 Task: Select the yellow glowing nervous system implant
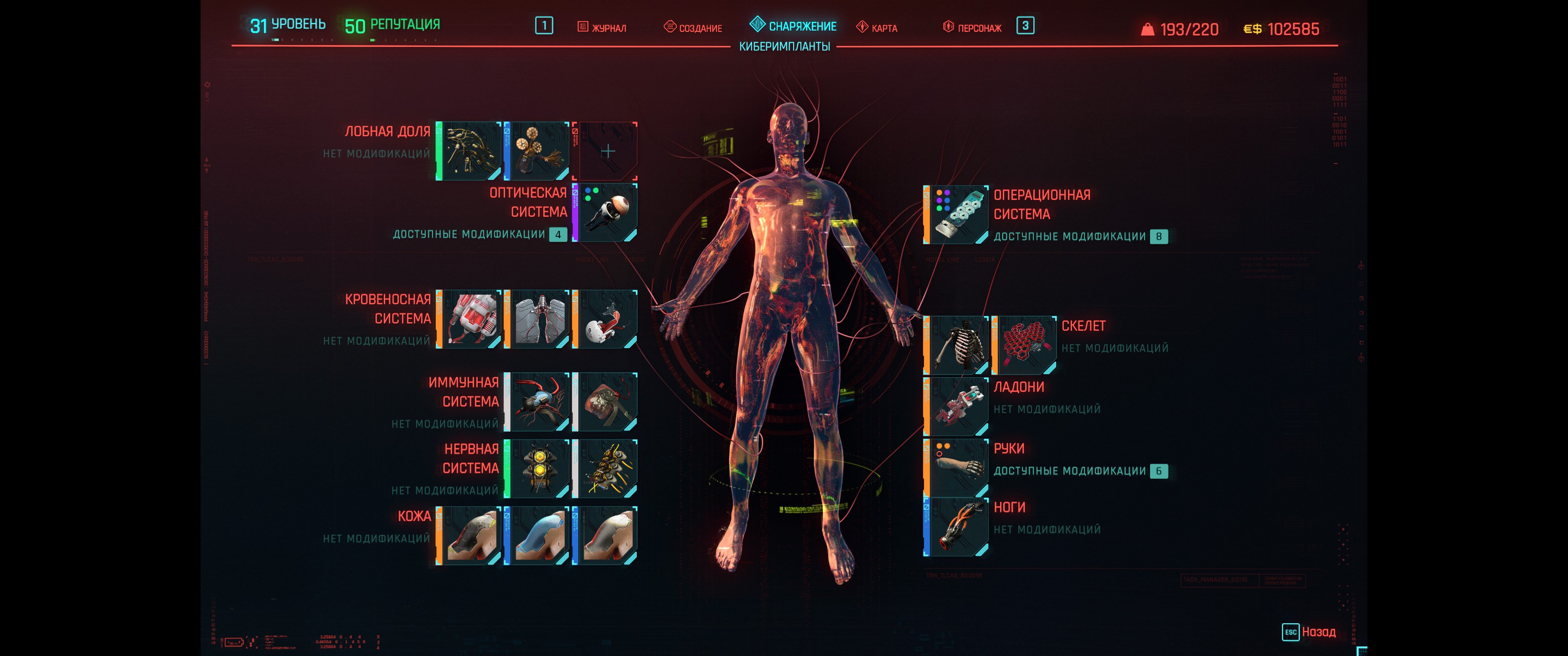(x=539, y=469)
